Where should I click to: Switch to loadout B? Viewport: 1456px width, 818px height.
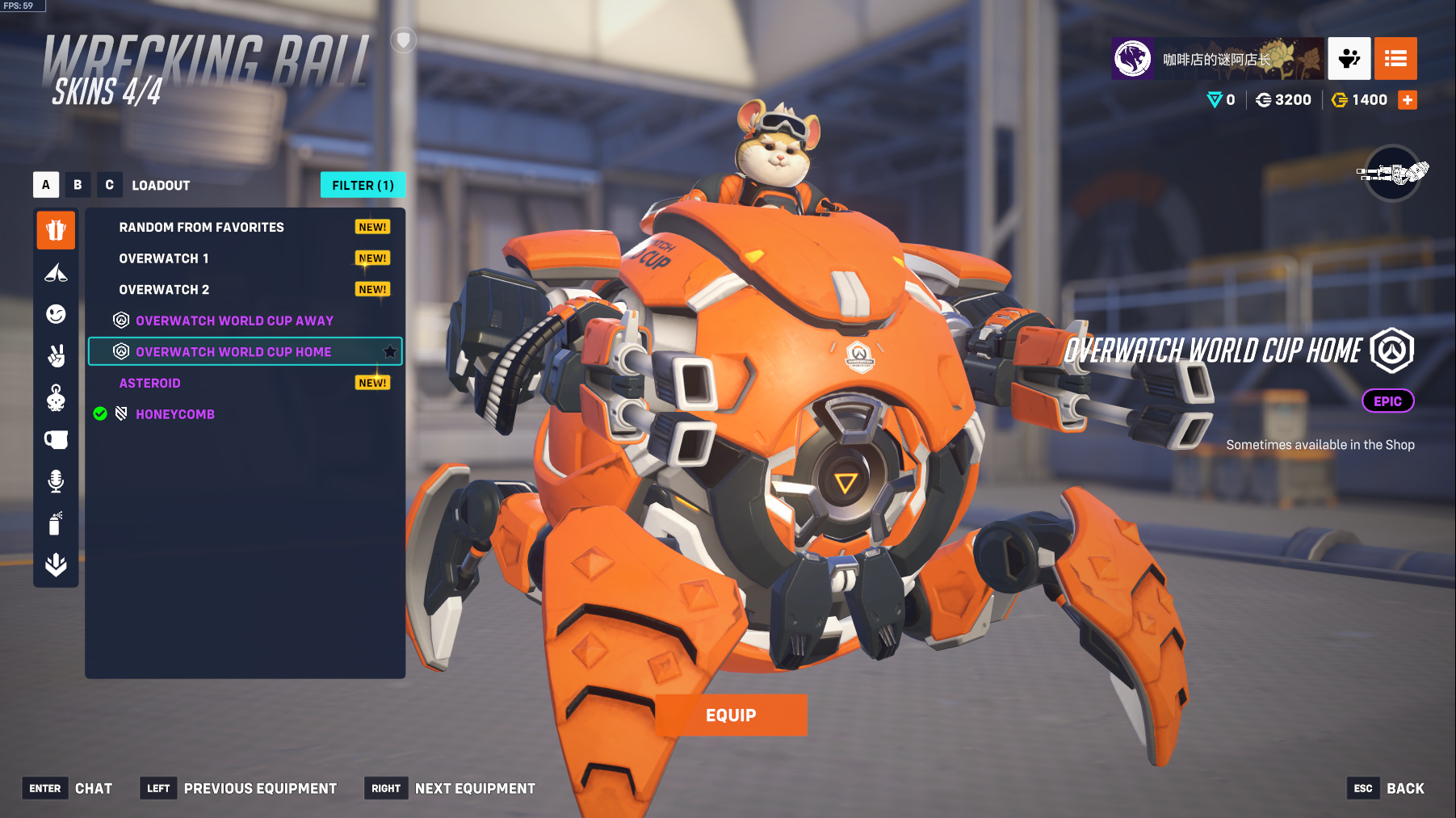[78, 185]
